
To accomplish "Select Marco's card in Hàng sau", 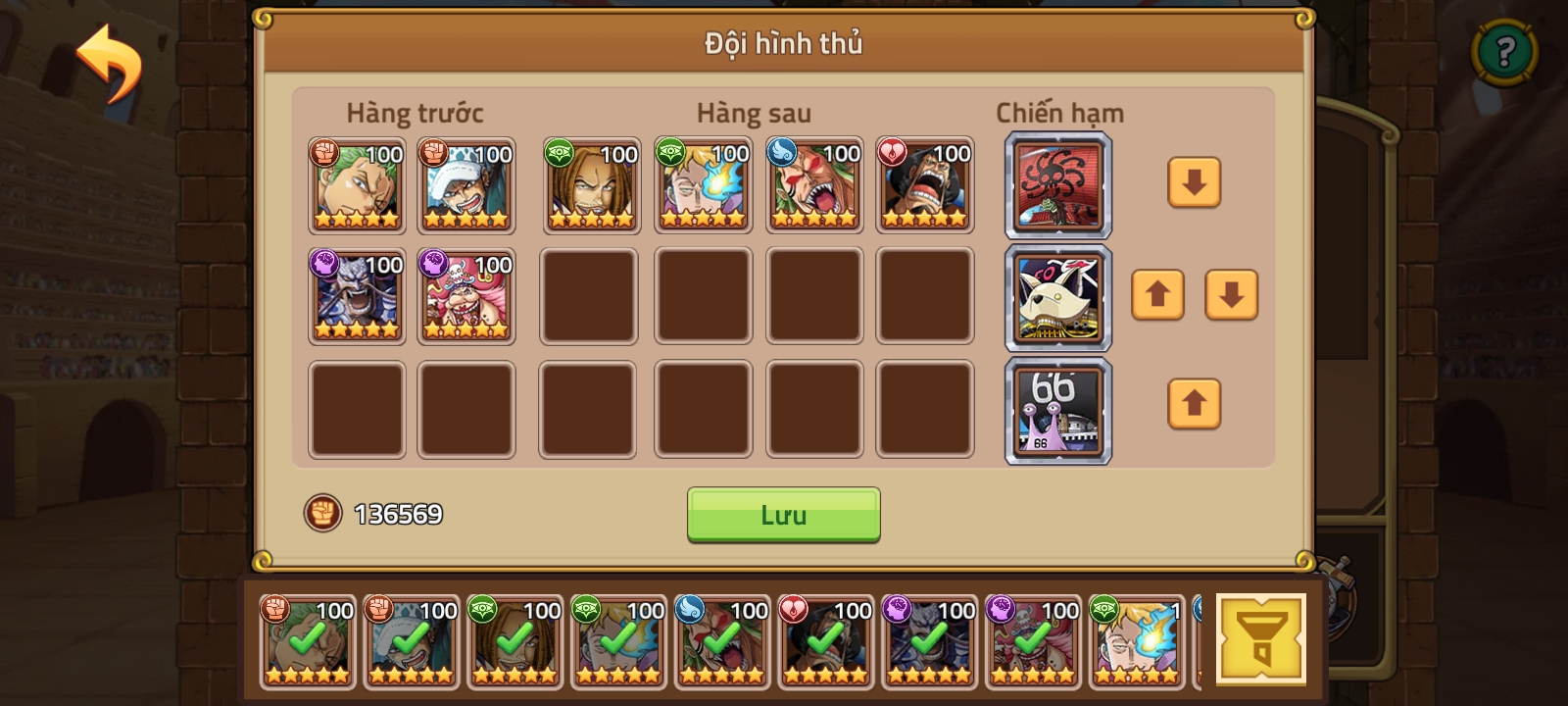I will tap(702, 186).
